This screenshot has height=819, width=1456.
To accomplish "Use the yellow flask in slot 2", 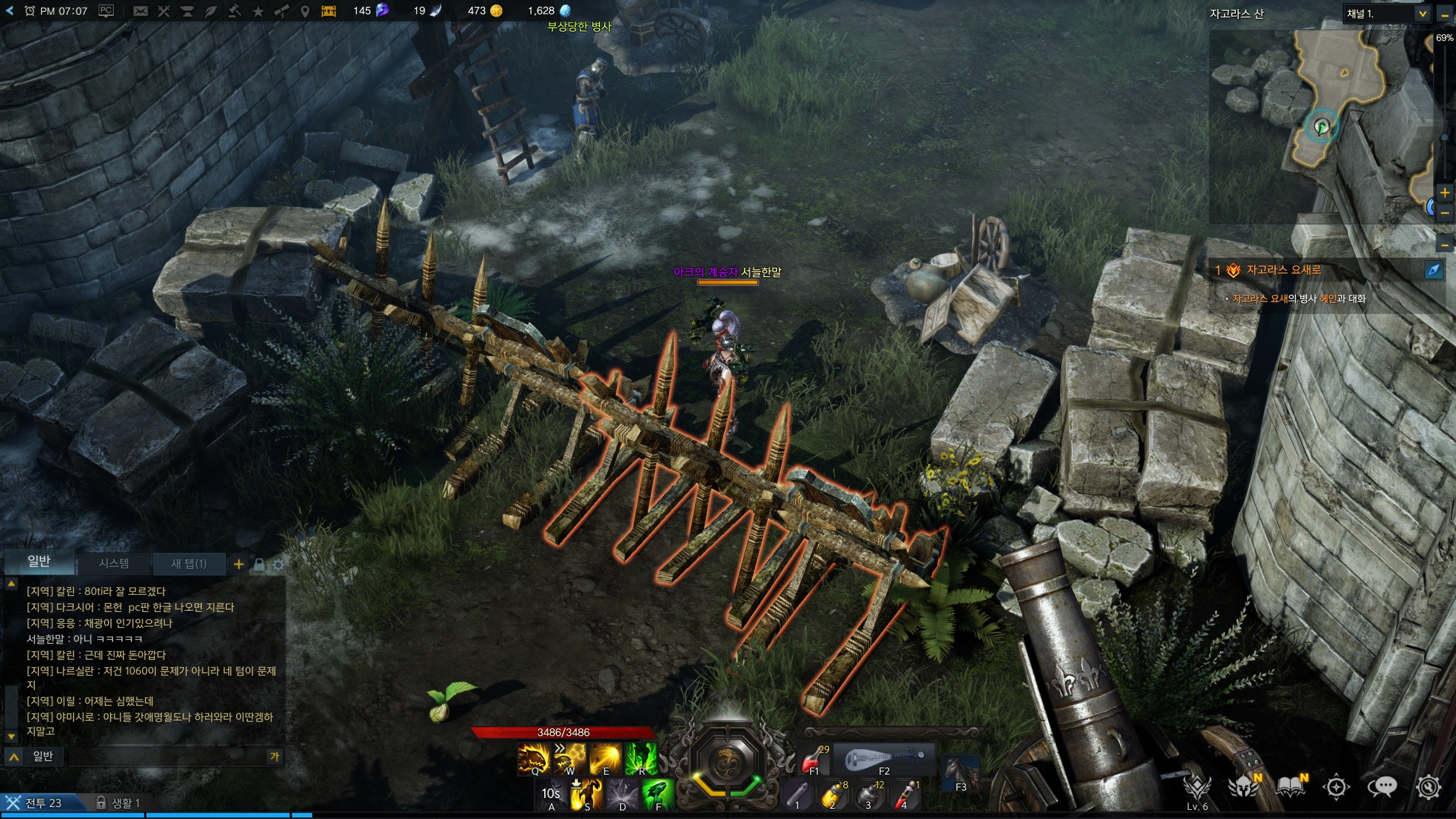I will [832, 795].
